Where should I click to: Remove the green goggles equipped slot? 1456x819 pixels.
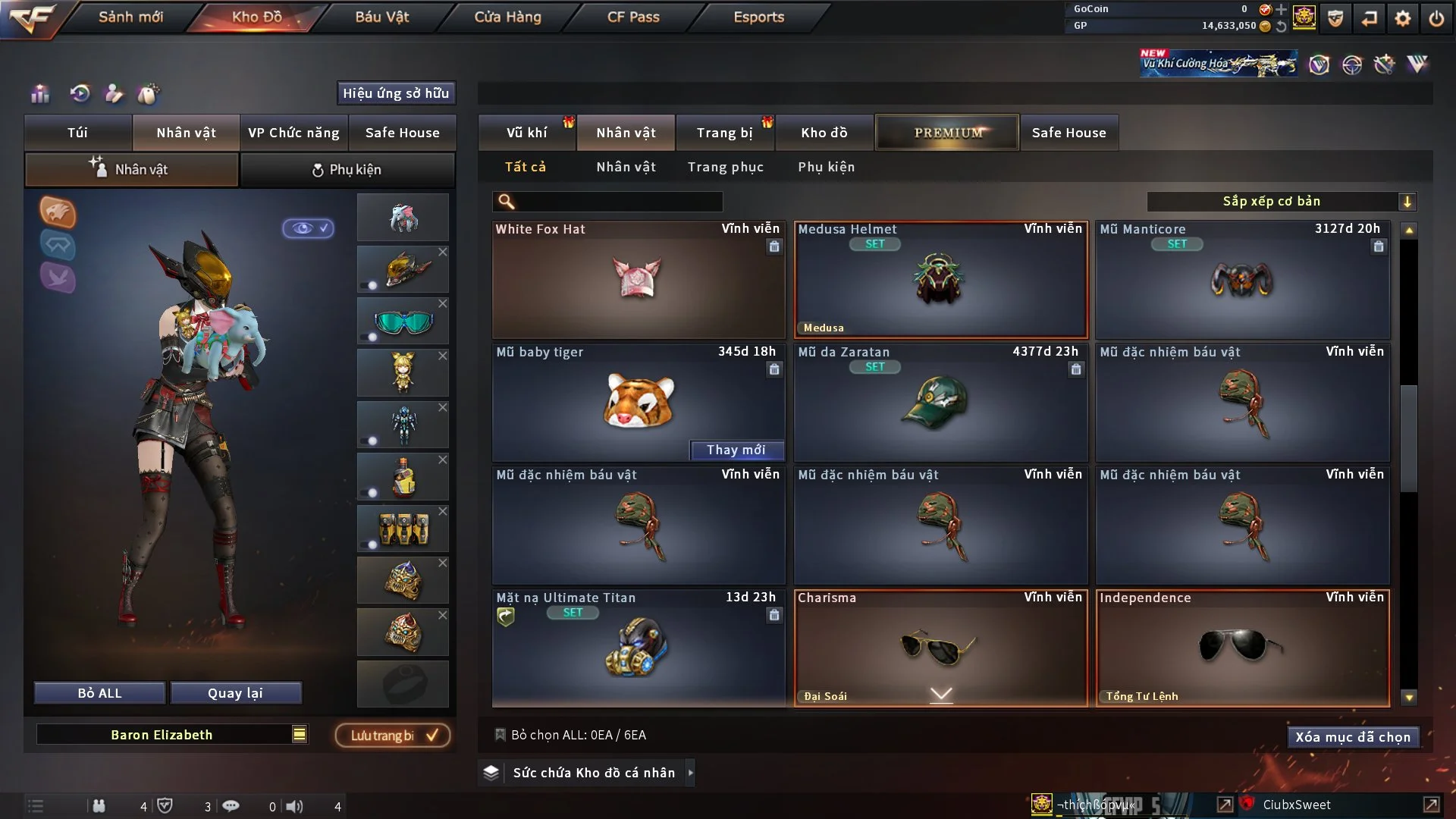tap(443, 303)
